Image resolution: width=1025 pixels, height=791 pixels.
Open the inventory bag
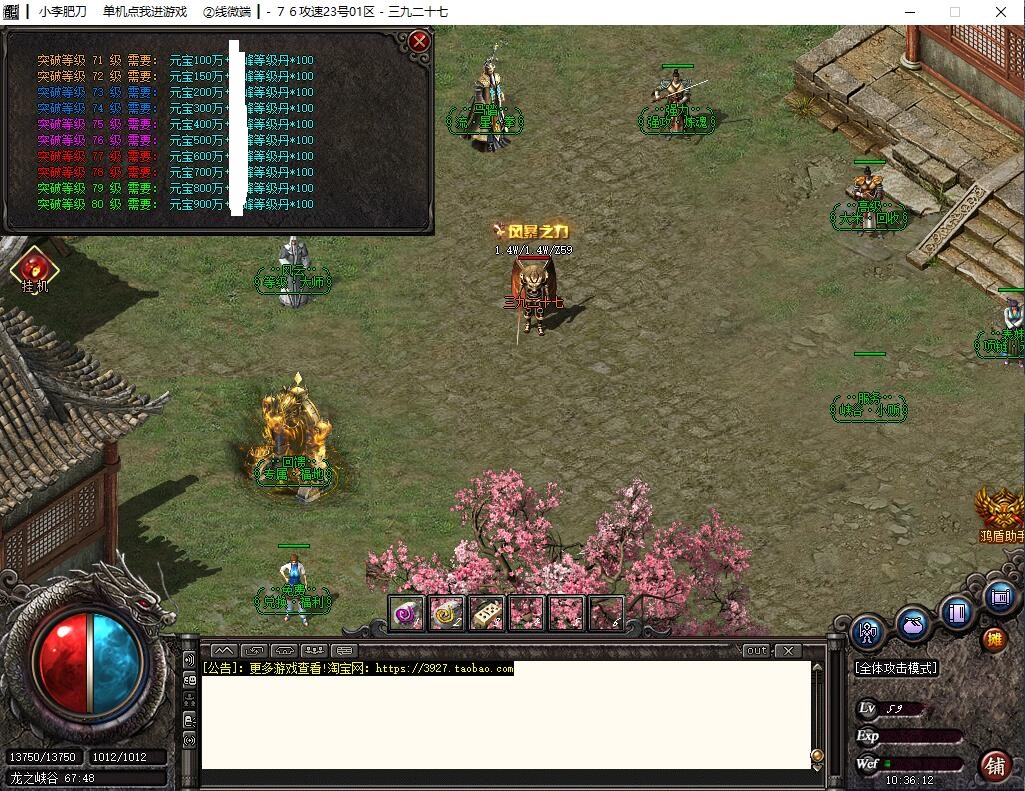pos(913,624)
